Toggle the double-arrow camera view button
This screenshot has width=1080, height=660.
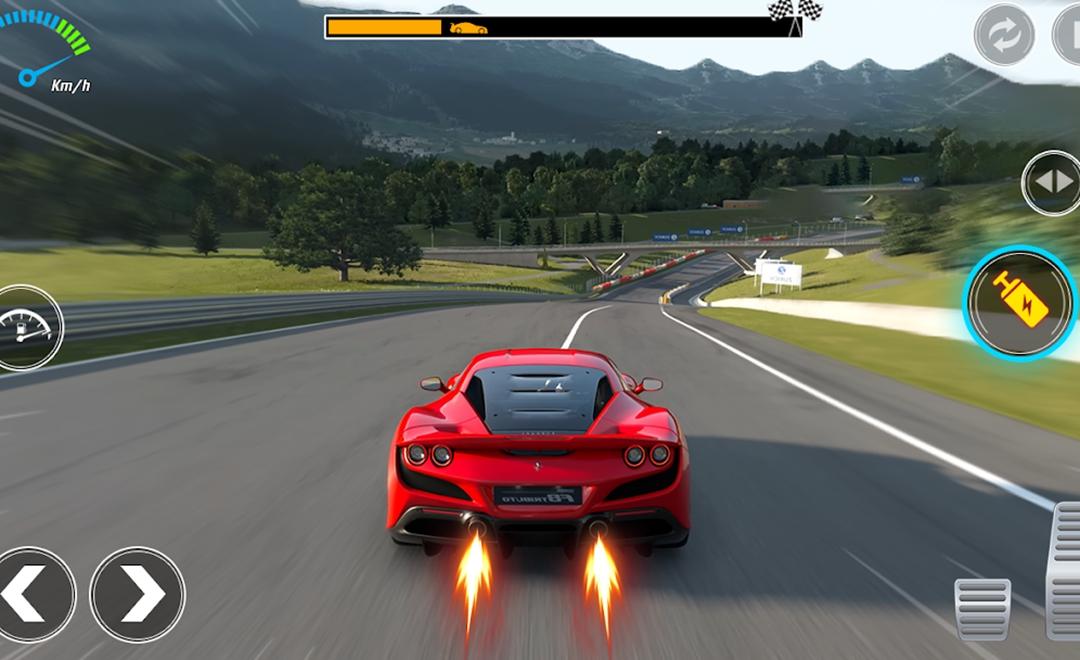(x=1052, y=183)
